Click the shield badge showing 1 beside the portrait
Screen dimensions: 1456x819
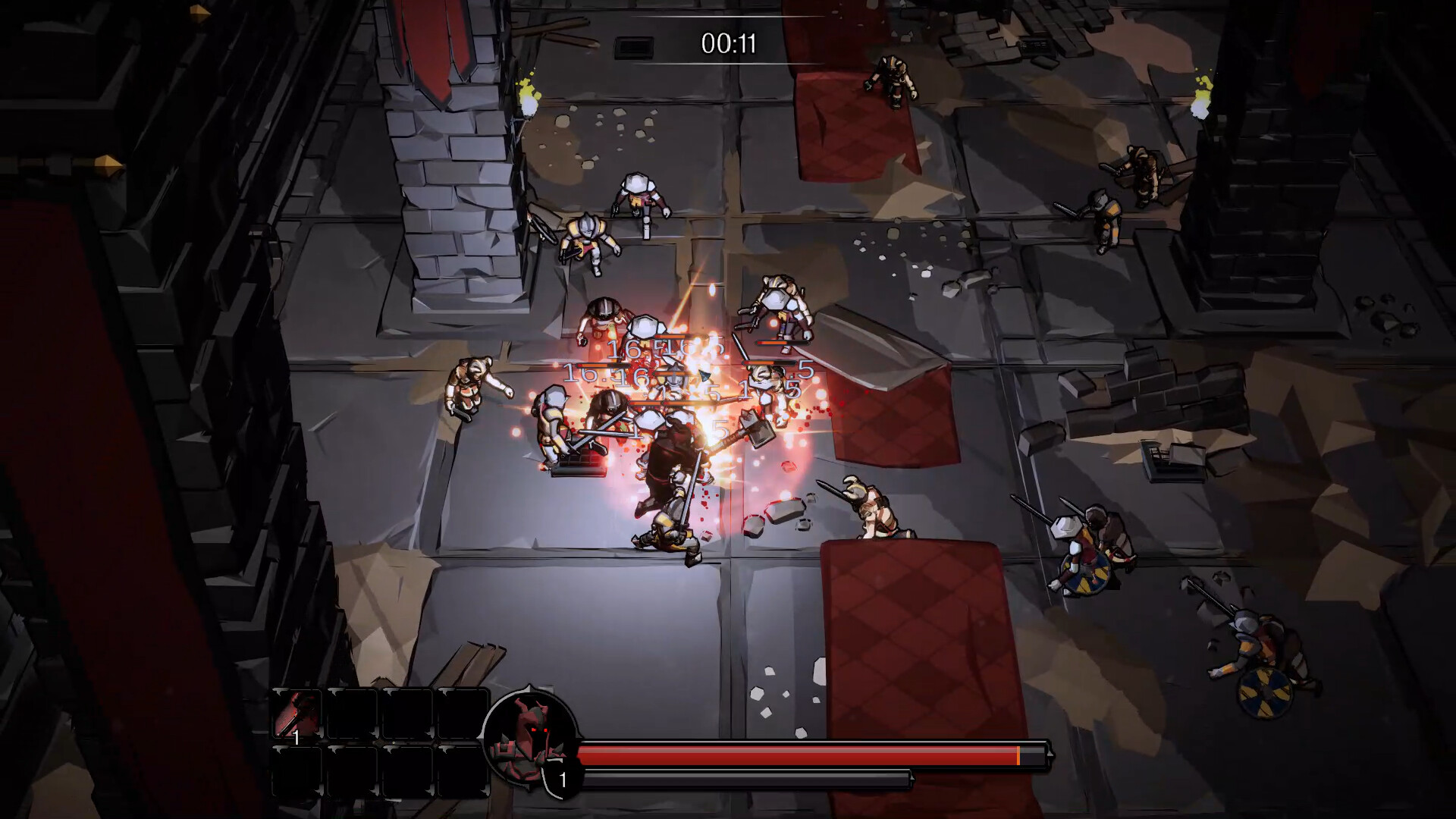click(x=561, y=777)
